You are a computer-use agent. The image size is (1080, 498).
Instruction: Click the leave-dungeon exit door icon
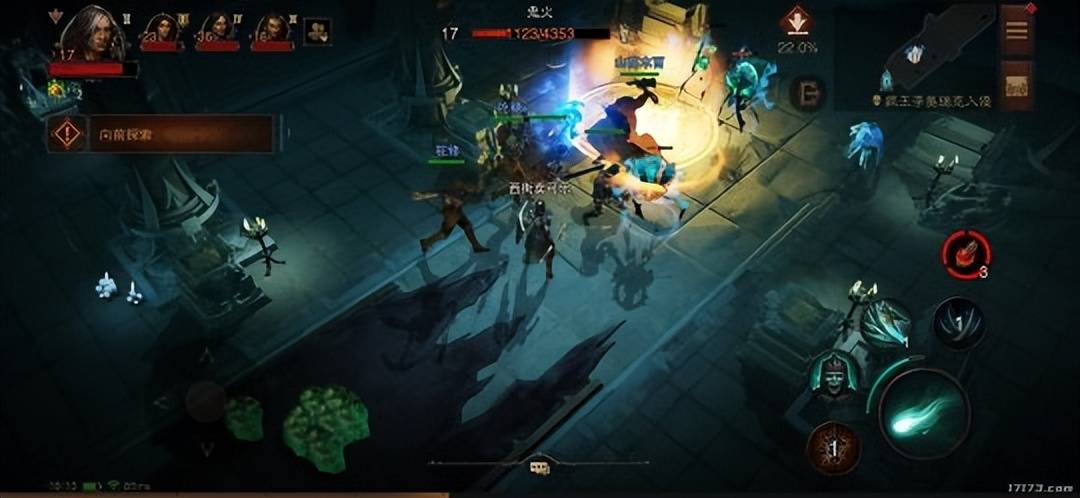click(806, 94)
